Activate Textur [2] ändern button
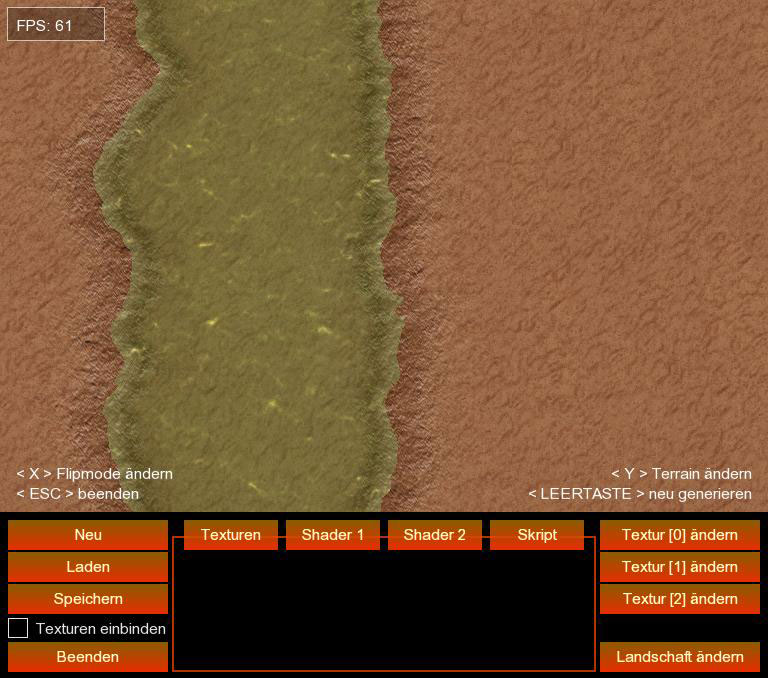This screenshot has width=768, height=678. tap(680, 599)
